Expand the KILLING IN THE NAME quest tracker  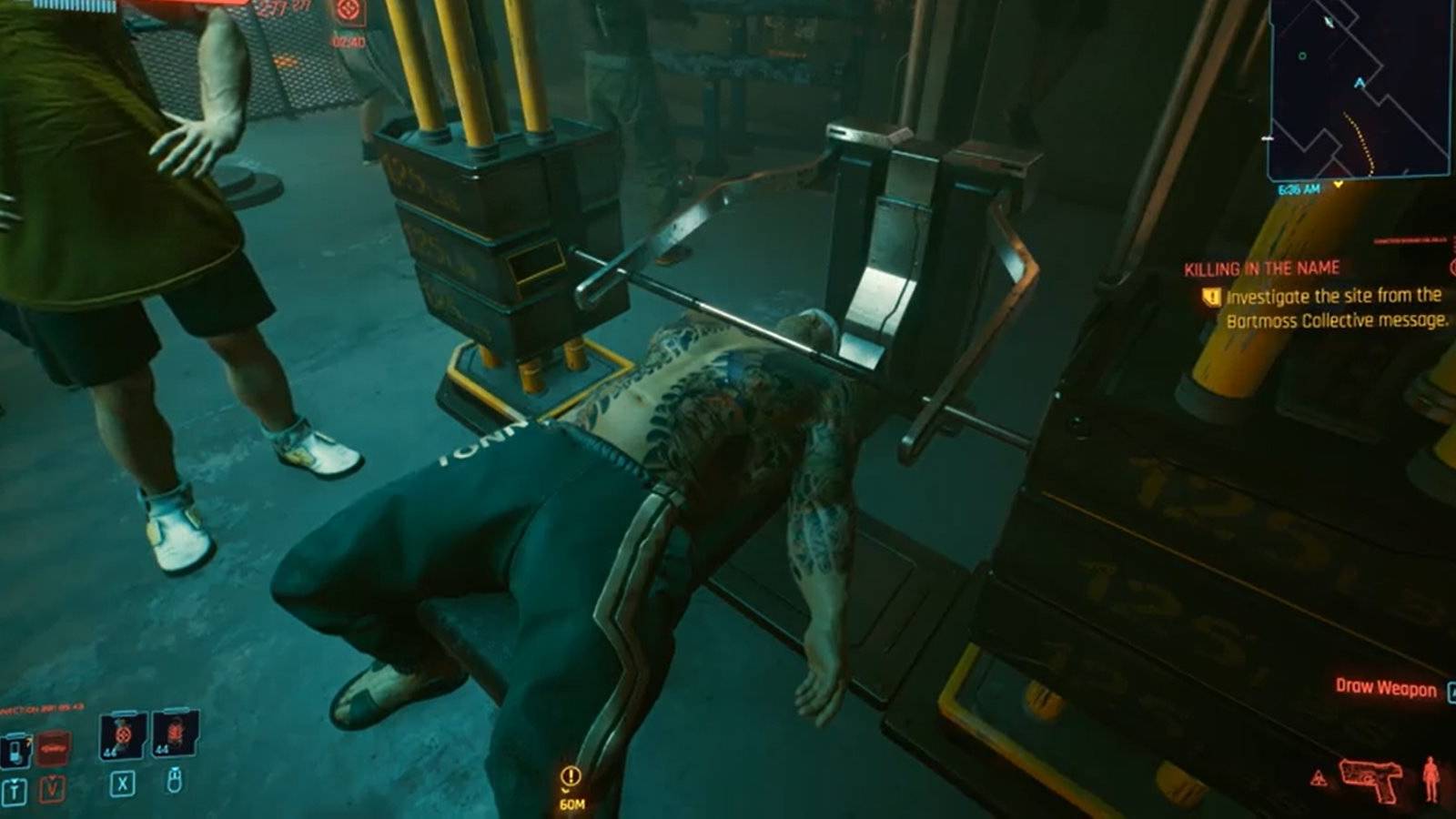click(1263, 268)
